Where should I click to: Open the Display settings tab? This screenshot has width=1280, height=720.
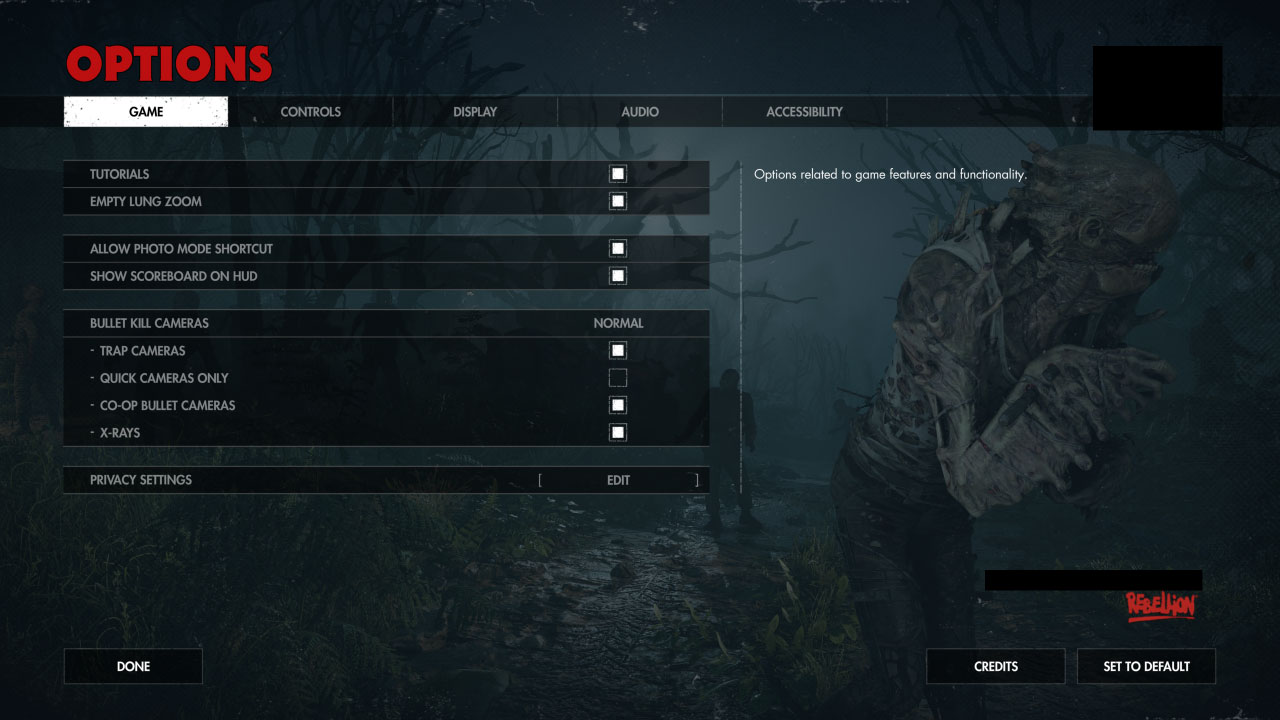pos(474,111)
